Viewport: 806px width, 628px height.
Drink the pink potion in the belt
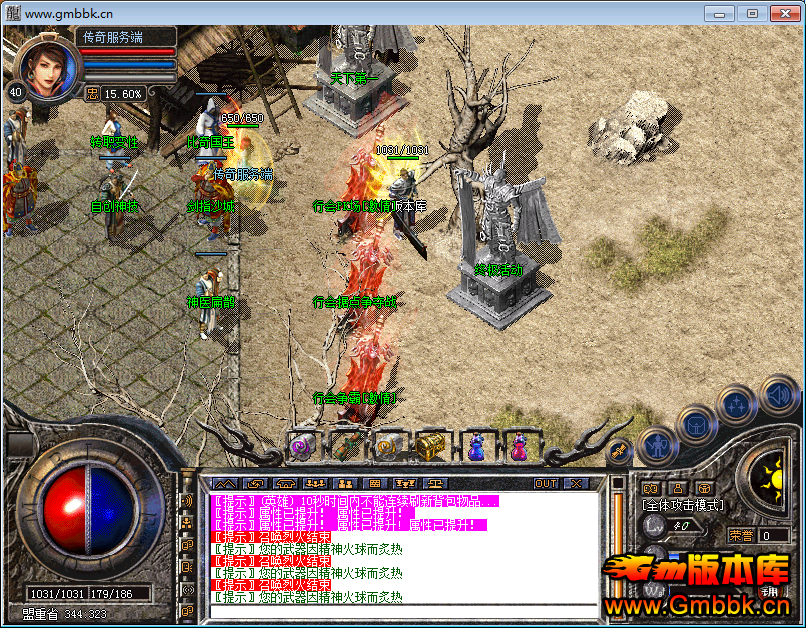[x=518, y=446]
